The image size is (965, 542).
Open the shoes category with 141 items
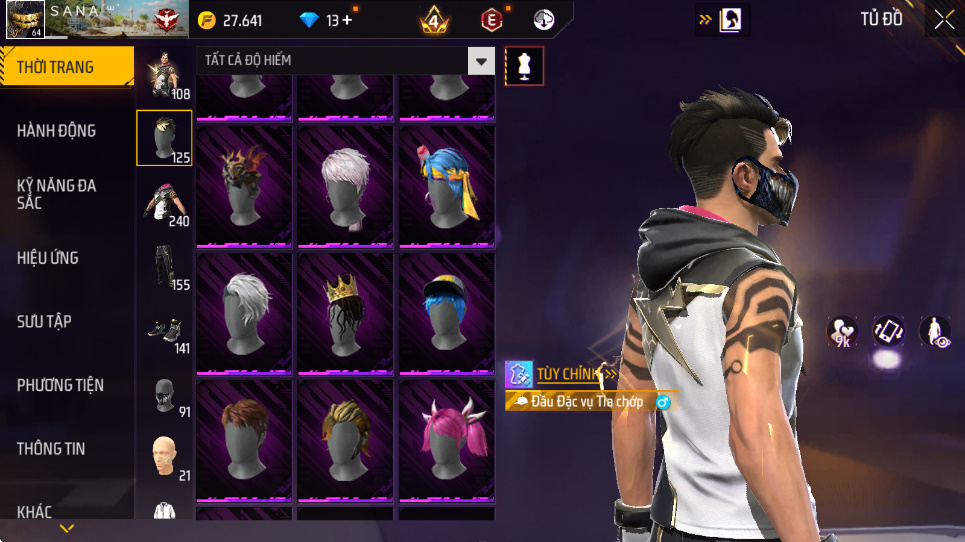165,332
